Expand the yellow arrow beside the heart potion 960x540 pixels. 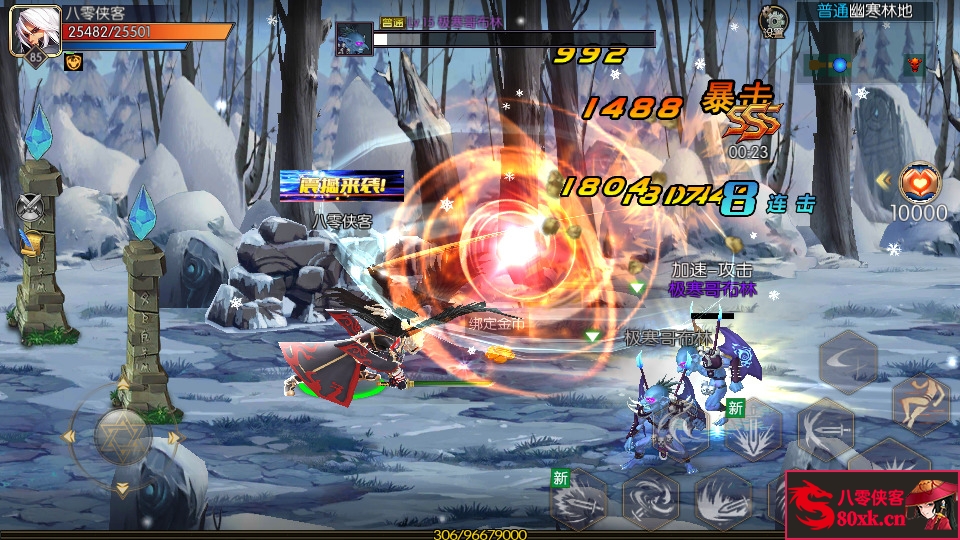click(883, 181)
